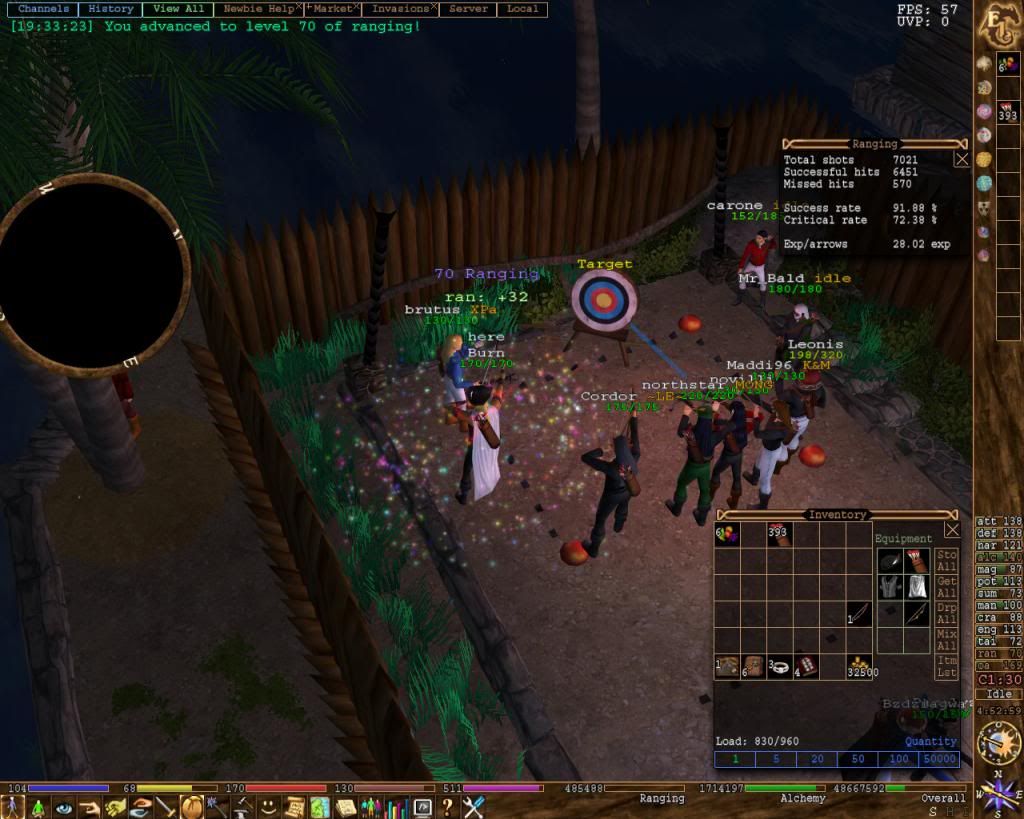Image resolution: width=1024 pixels, height=819 pixels.
Task: Switch to the Market channel tab
Action: (331, 9)
